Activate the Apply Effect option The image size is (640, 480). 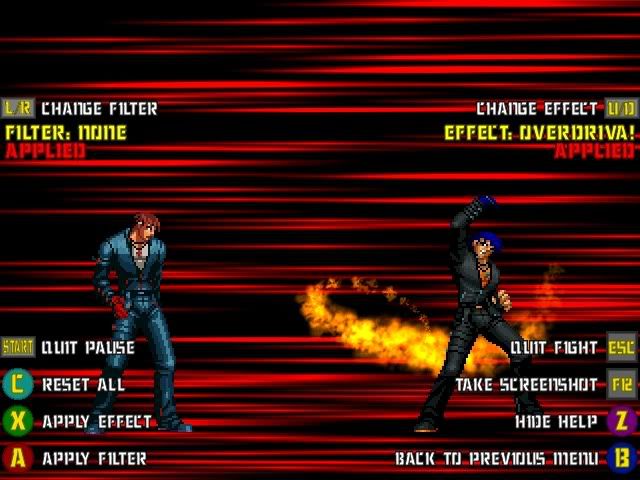[96, 422]
